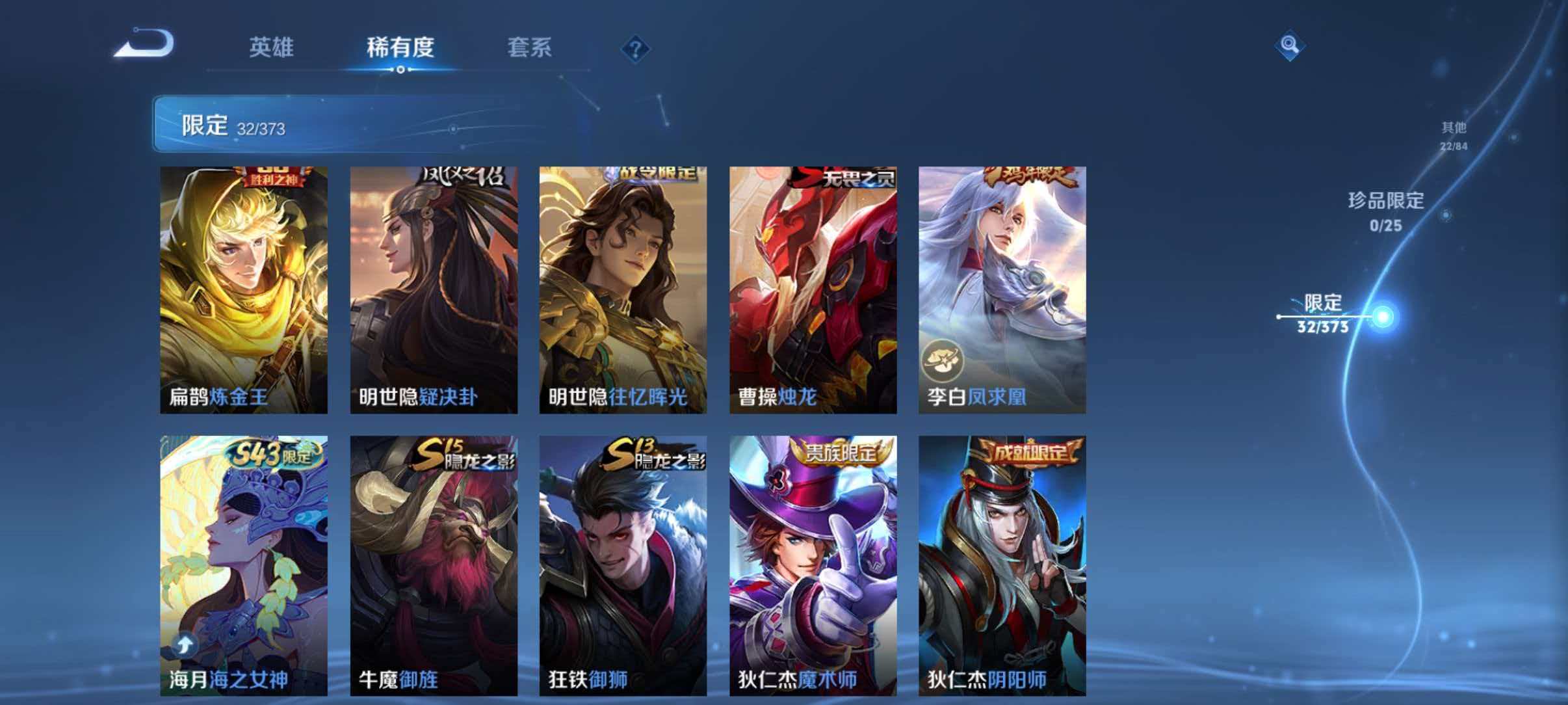Click the upgrade arrow on 海月海之女神 card
This screenshot has width=1568, height=705.
(185, 644)
